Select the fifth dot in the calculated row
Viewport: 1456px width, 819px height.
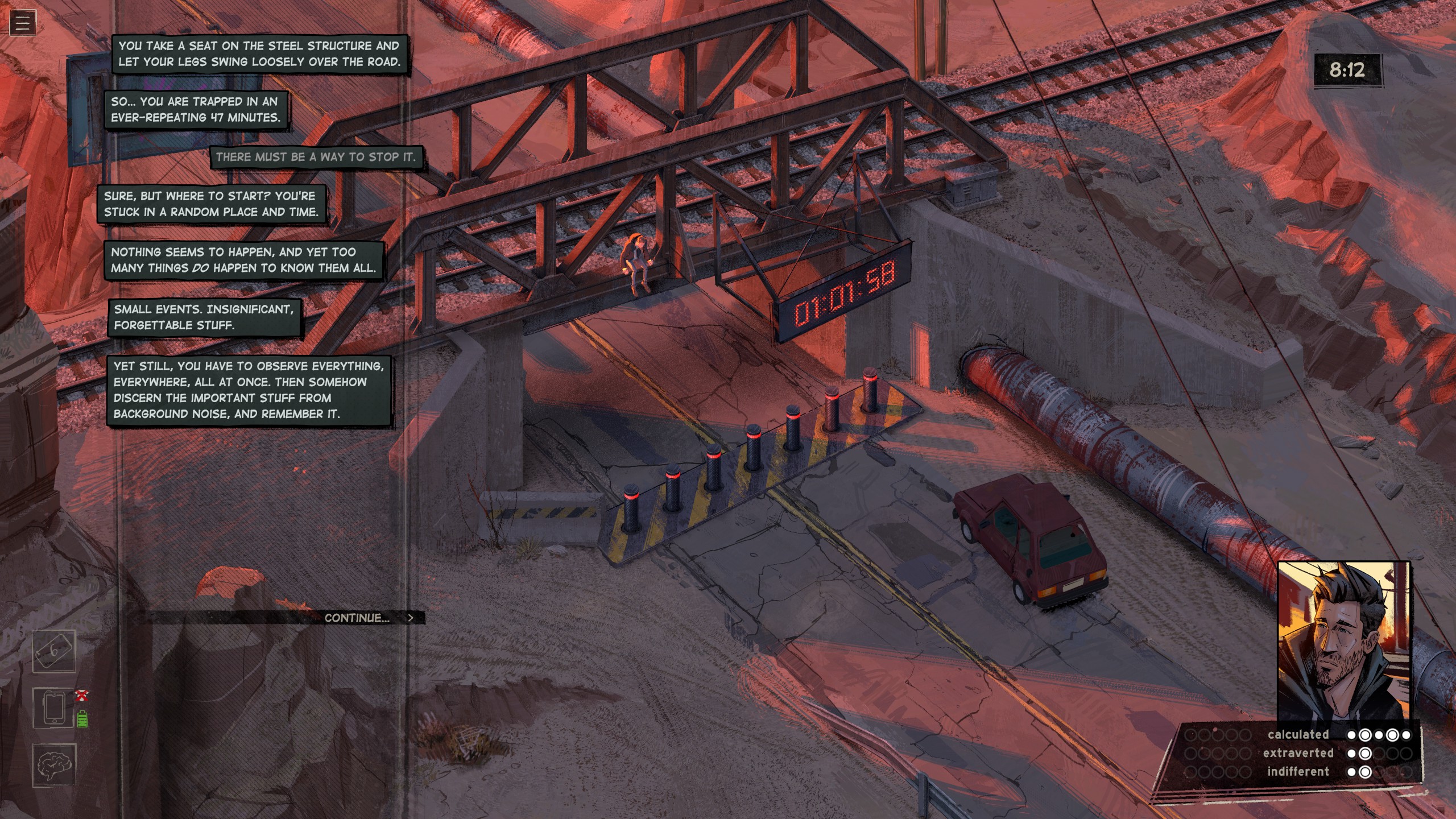point(1407,735)
